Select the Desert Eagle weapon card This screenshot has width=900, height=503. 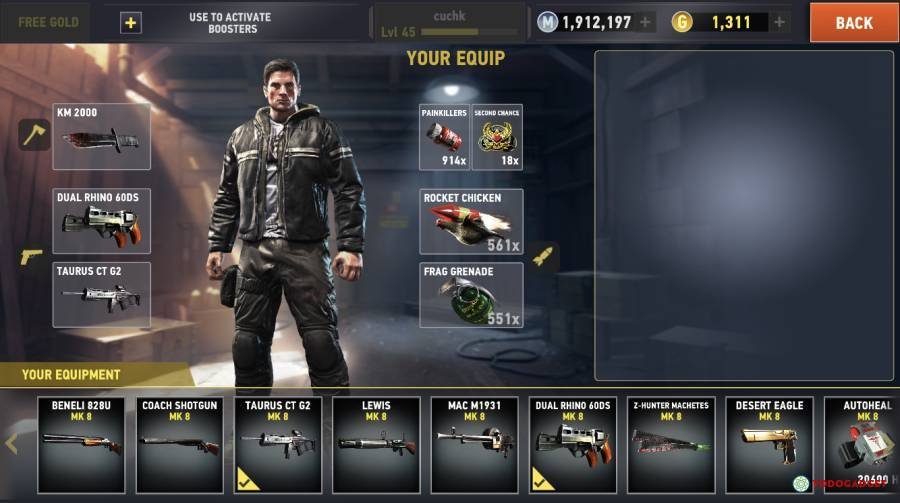pos(769,444)
